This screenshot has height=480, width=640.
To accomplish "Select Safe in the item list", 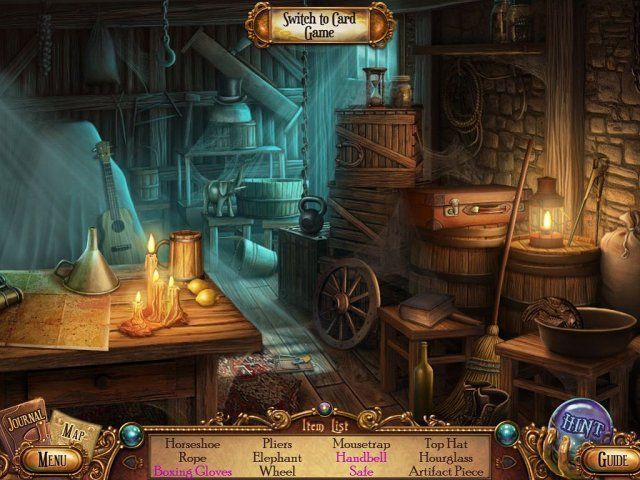I will 360,470.
